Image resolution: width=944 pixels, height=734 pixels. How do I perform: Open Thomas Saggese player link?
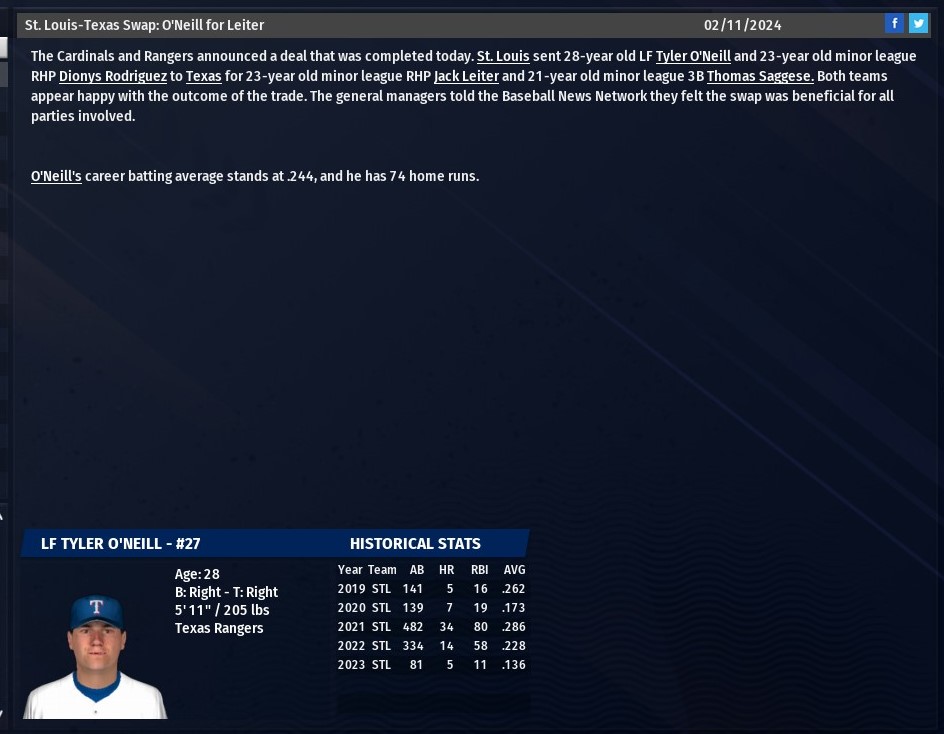pos(760,76)
